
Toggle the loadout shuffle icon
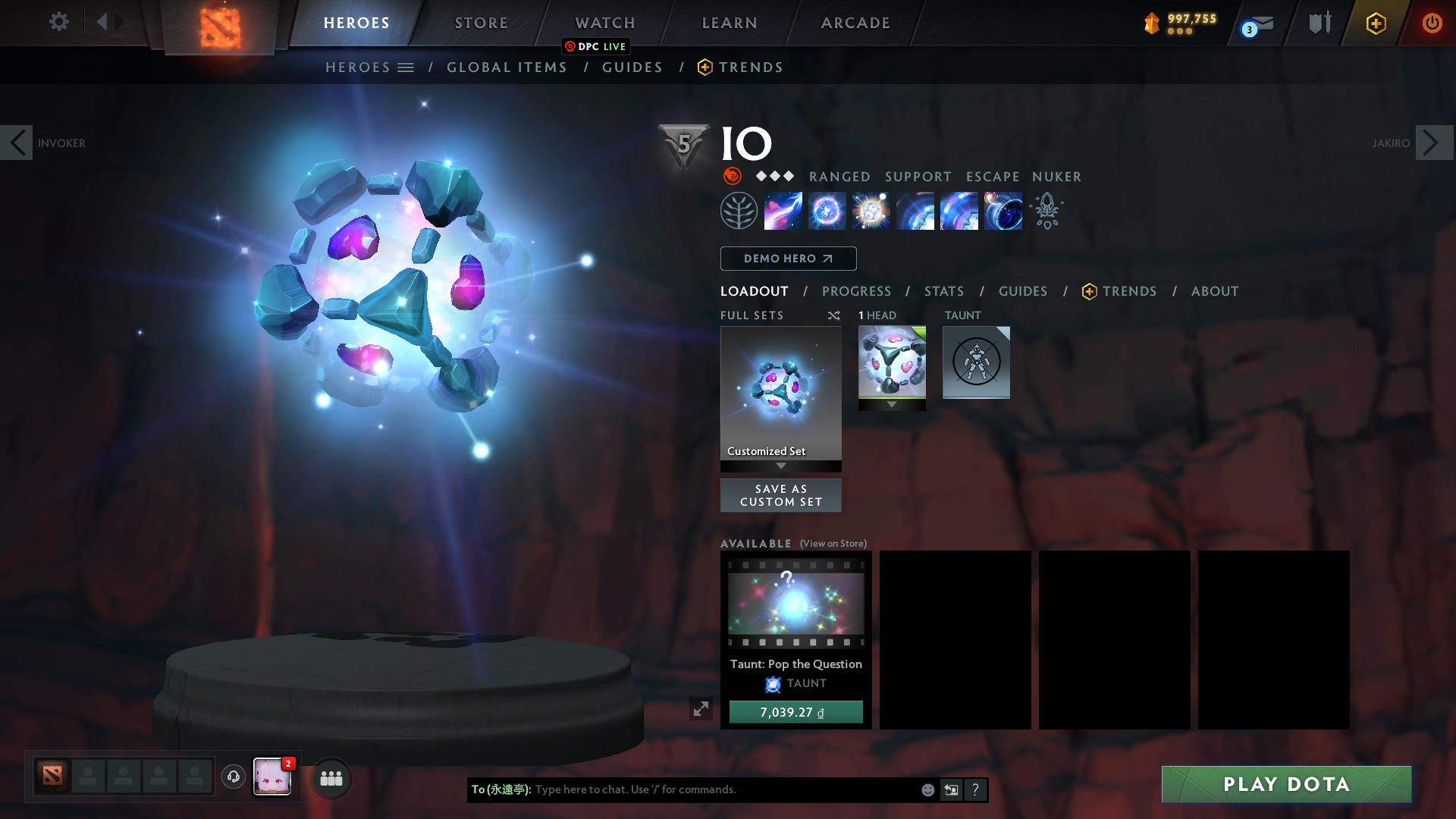834,315
